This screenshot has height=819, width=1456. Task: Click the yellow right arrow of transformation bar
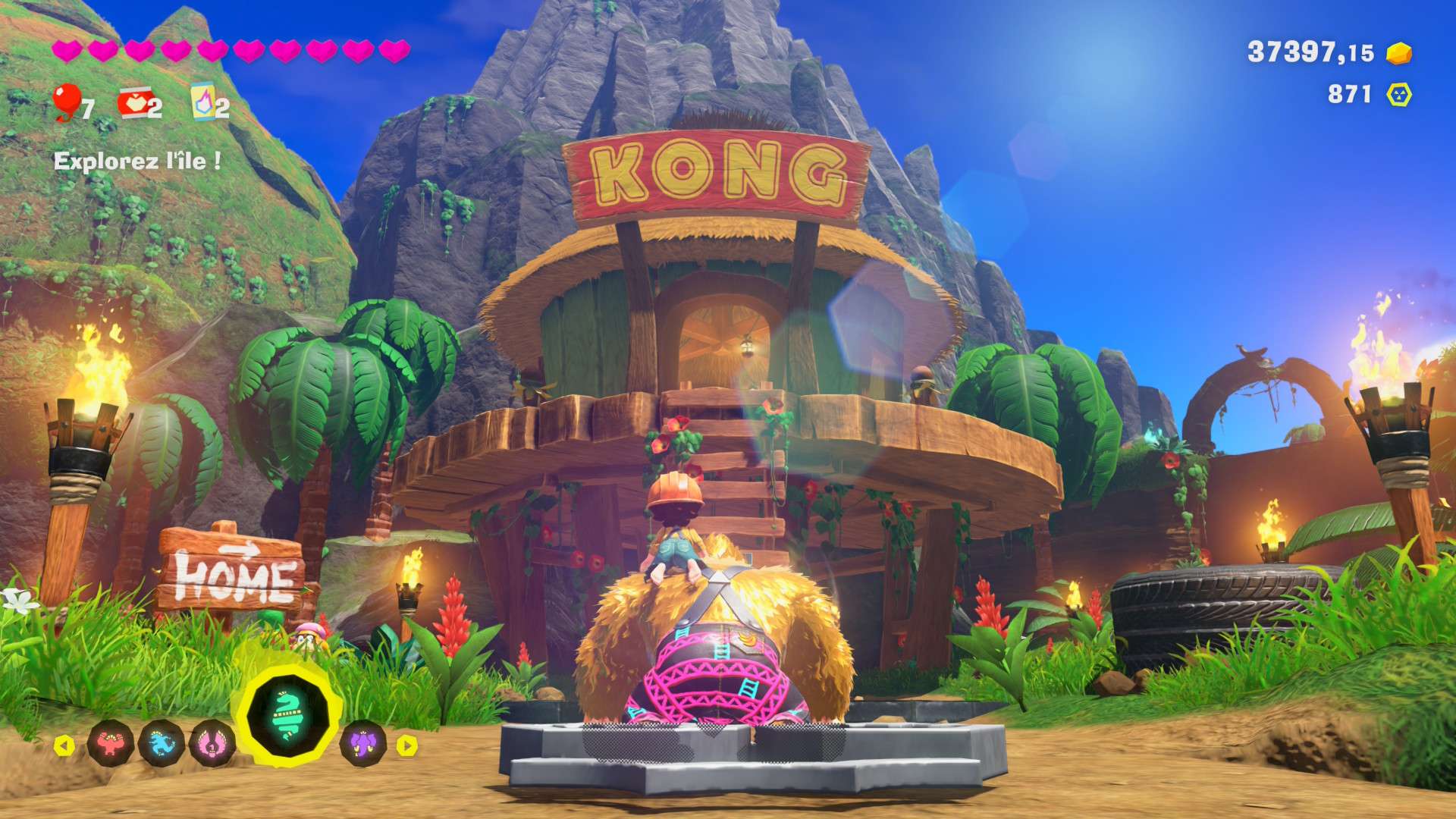pyautogui.click(x=407, y=745)
